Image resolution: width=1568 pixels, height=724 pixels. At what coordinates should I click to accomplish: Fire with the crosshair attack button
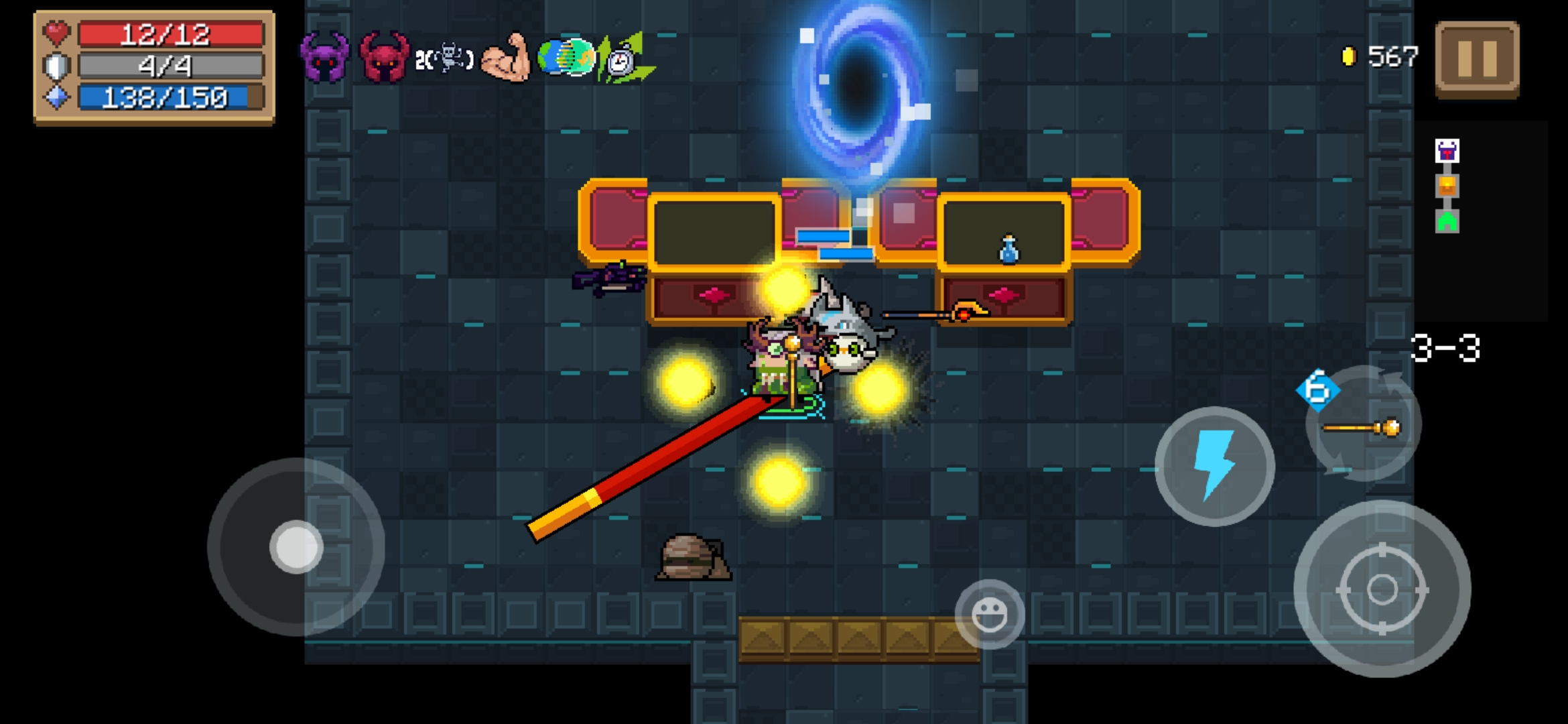click(1382, 589)
